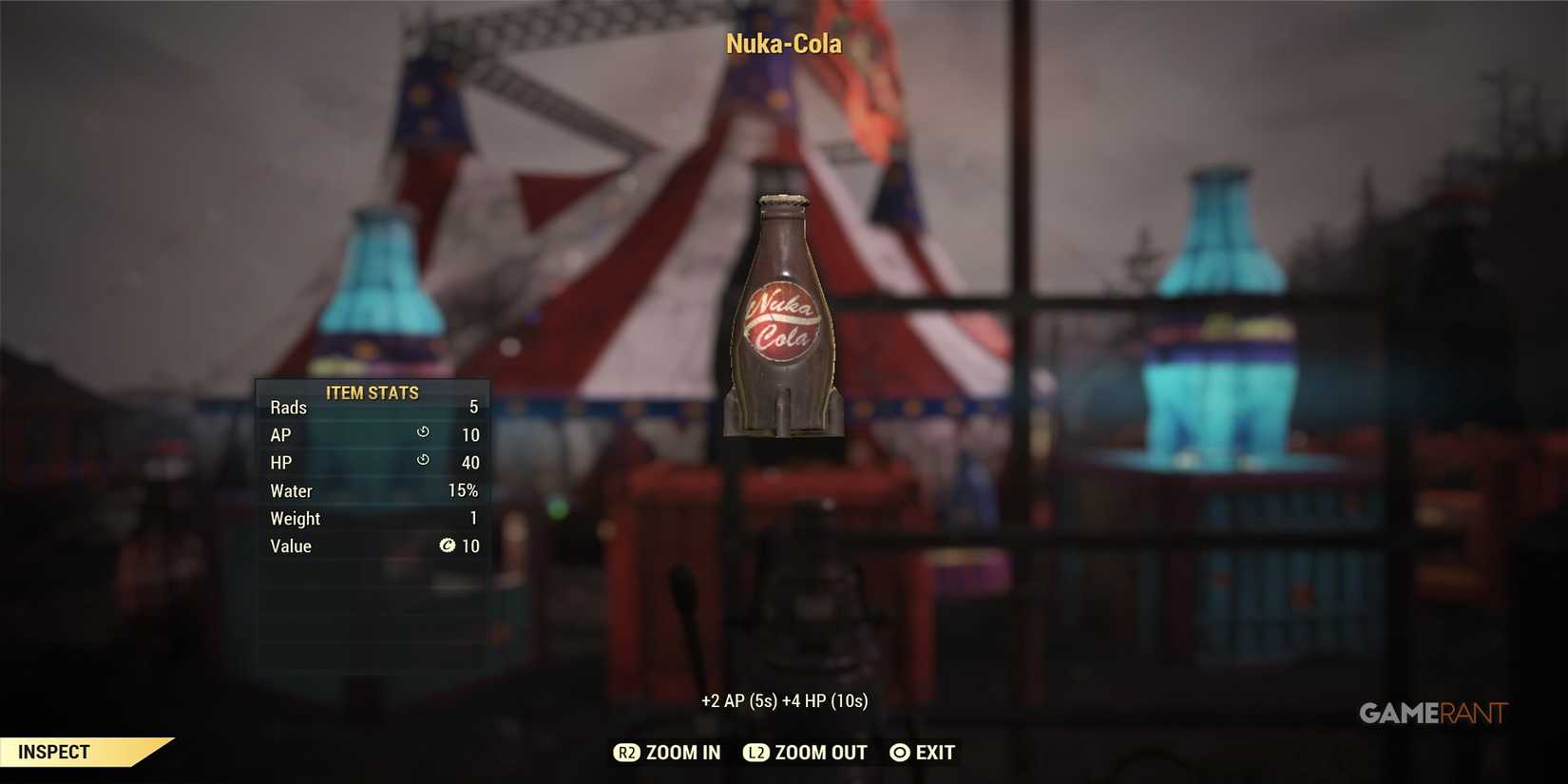
Task: Select the ZOOM OUT prompt
Action: click(x=819, y=752)
